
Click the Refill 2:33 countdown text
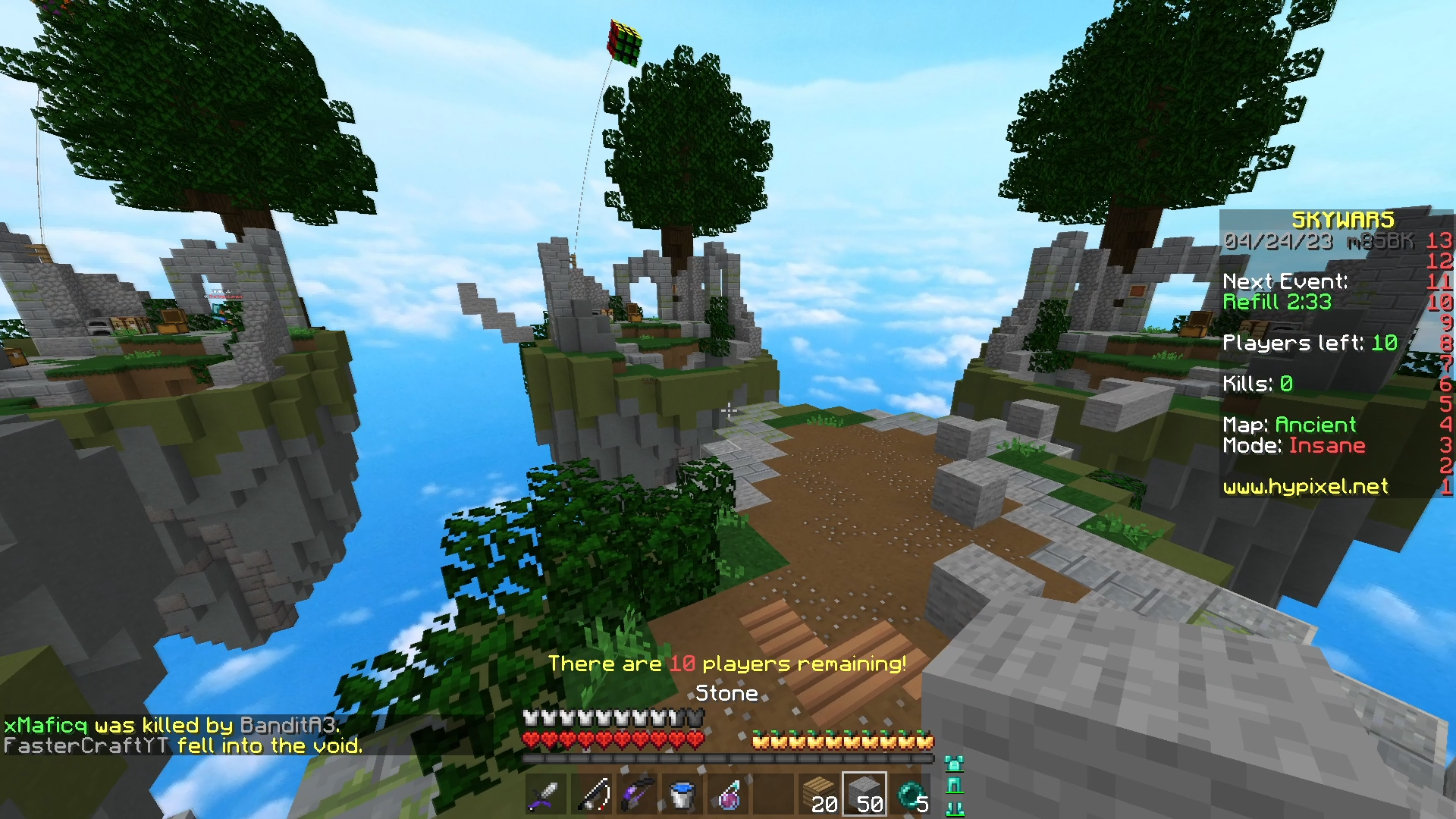click(1277, 302)
